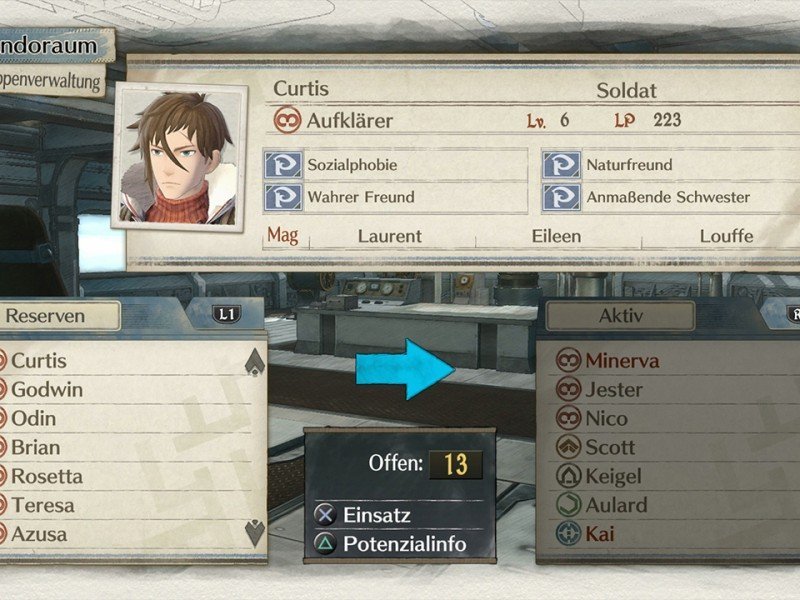Pick Scott from the active squad
Viewport: 800px width, 600px height.
(x=610, y=447)
